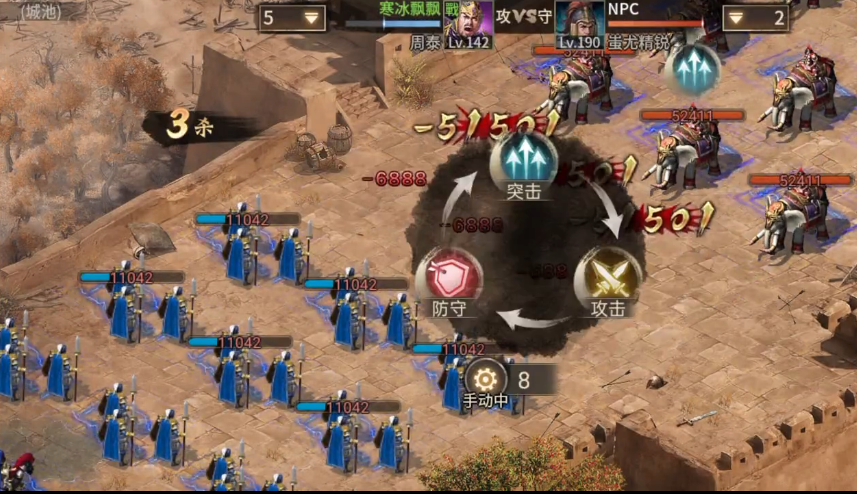Toggle the 手动中 manual mode gear
Viewport: 857px width, 494px height.
[x=486, y=380]
